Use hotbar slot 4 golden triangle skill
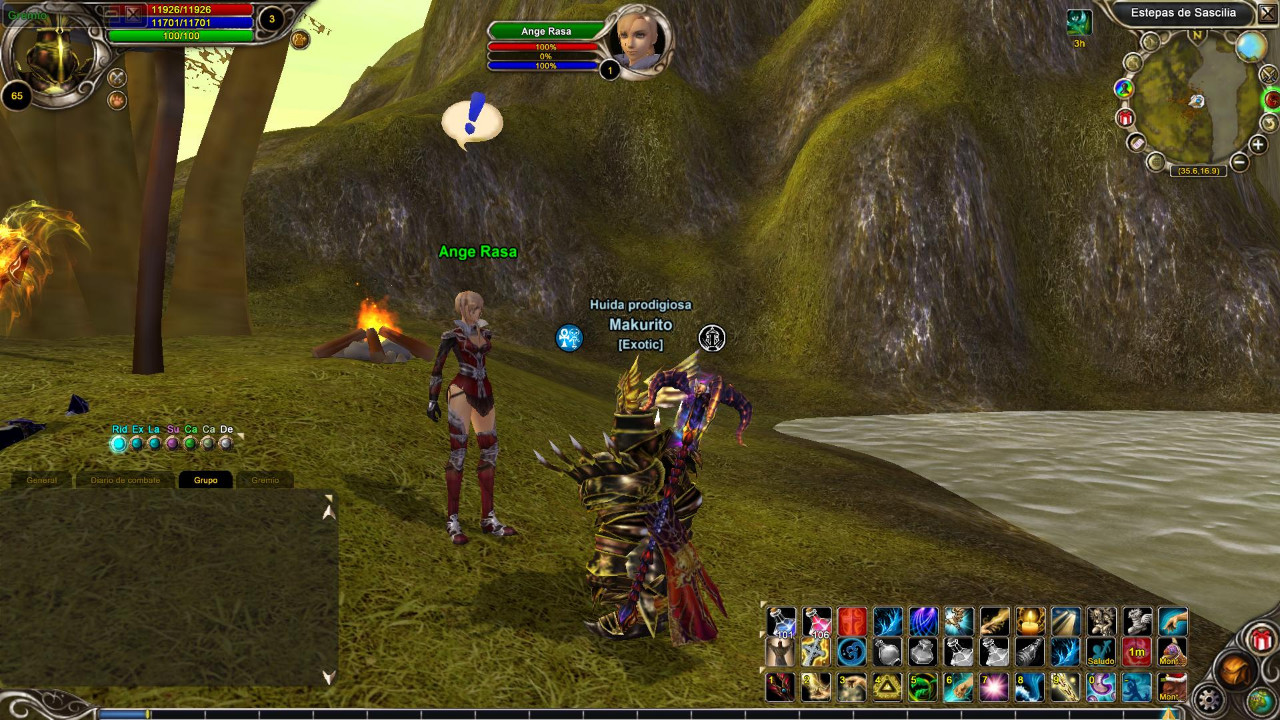 point(887,687)
